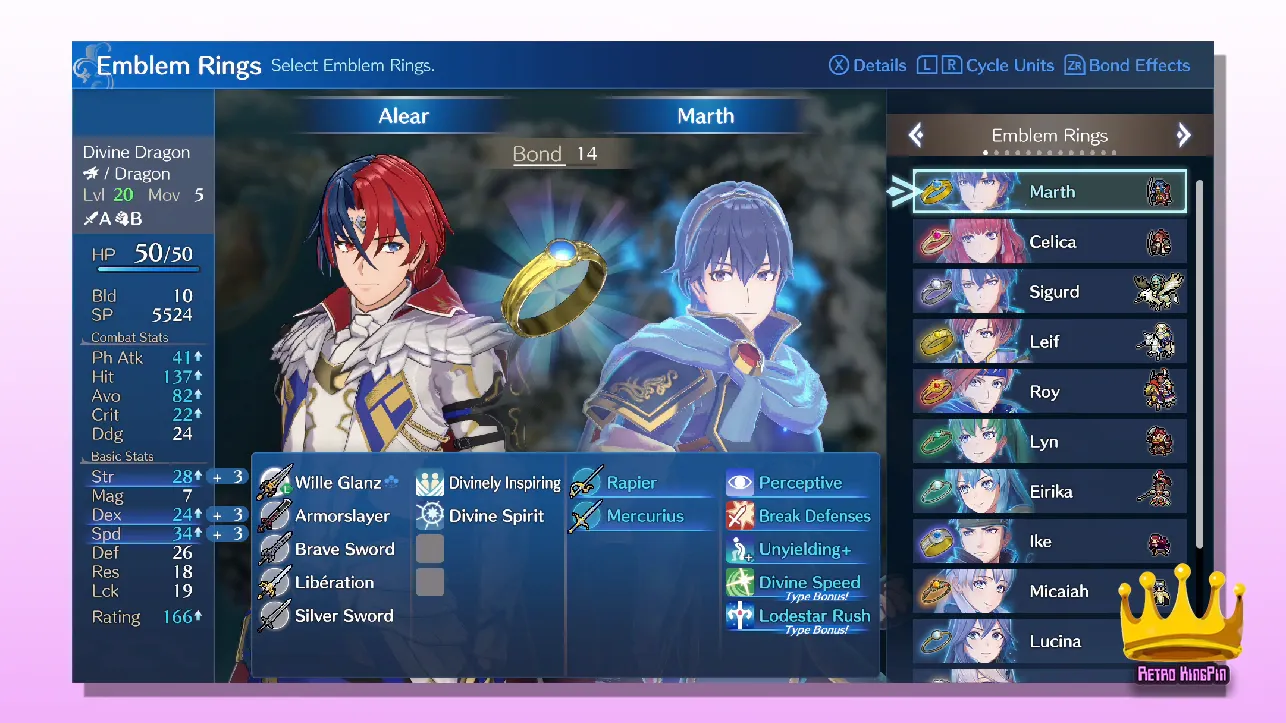Viewport: 1286px width, 723px height.
Task: Choose the Roy emblem ring
Action: click(x=1050, y=392)
